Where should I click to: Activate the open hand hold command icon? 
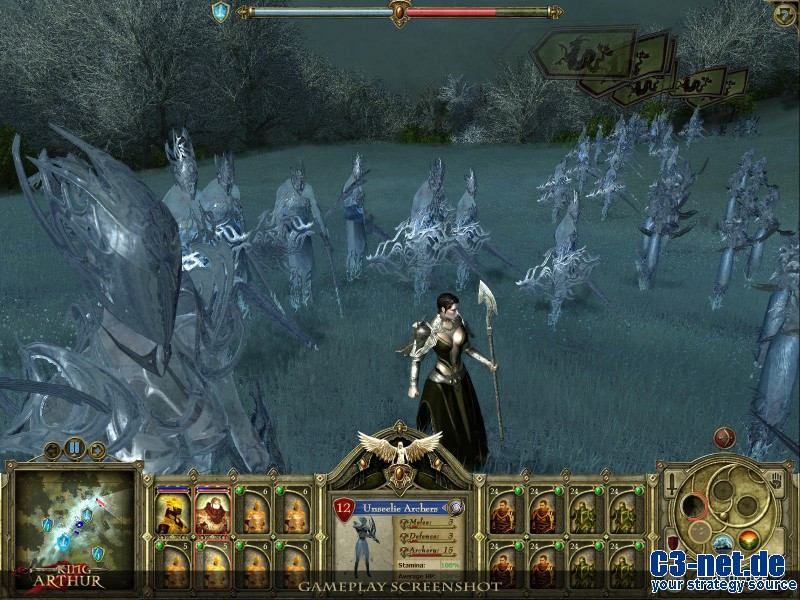(x=773, y=481)
